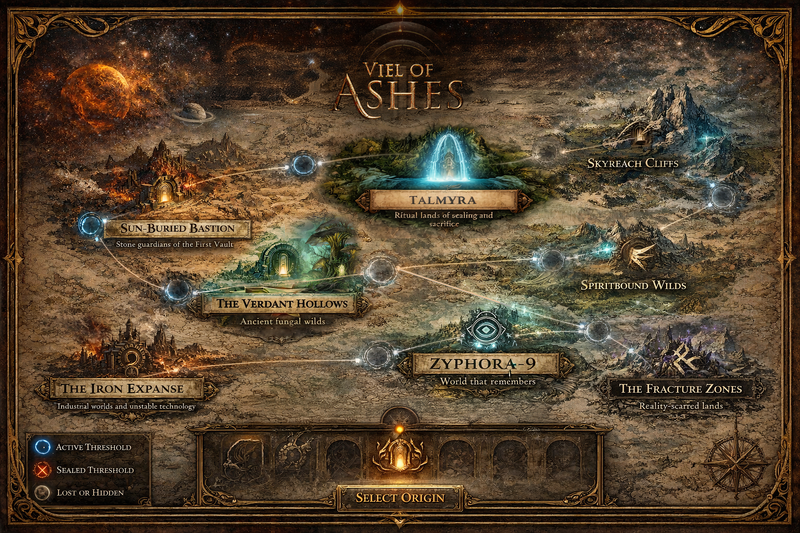This screenshot has width=800, height=533.
Task: Select the threshold node left of Sun-Buried Bastion
Action: coord(90,225)
